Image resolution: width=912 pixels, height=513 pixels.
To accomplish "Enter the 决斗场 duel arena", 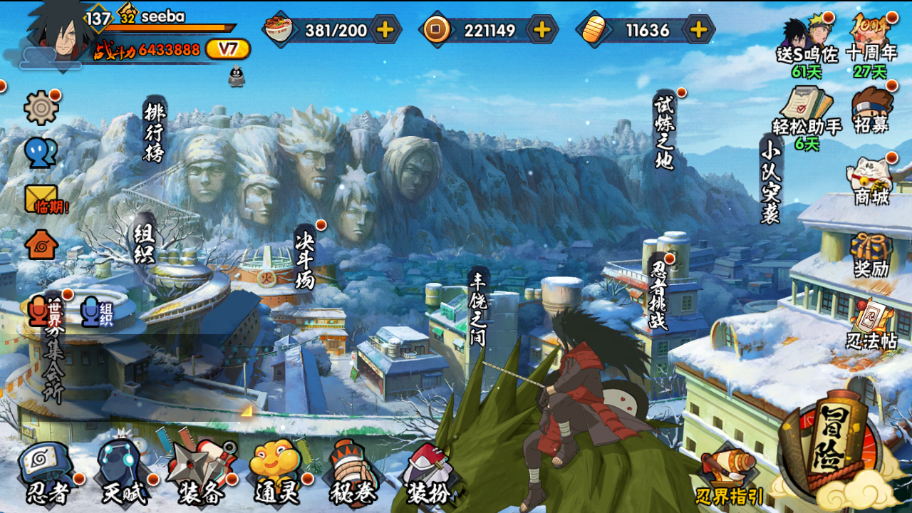I will [305, 258].
